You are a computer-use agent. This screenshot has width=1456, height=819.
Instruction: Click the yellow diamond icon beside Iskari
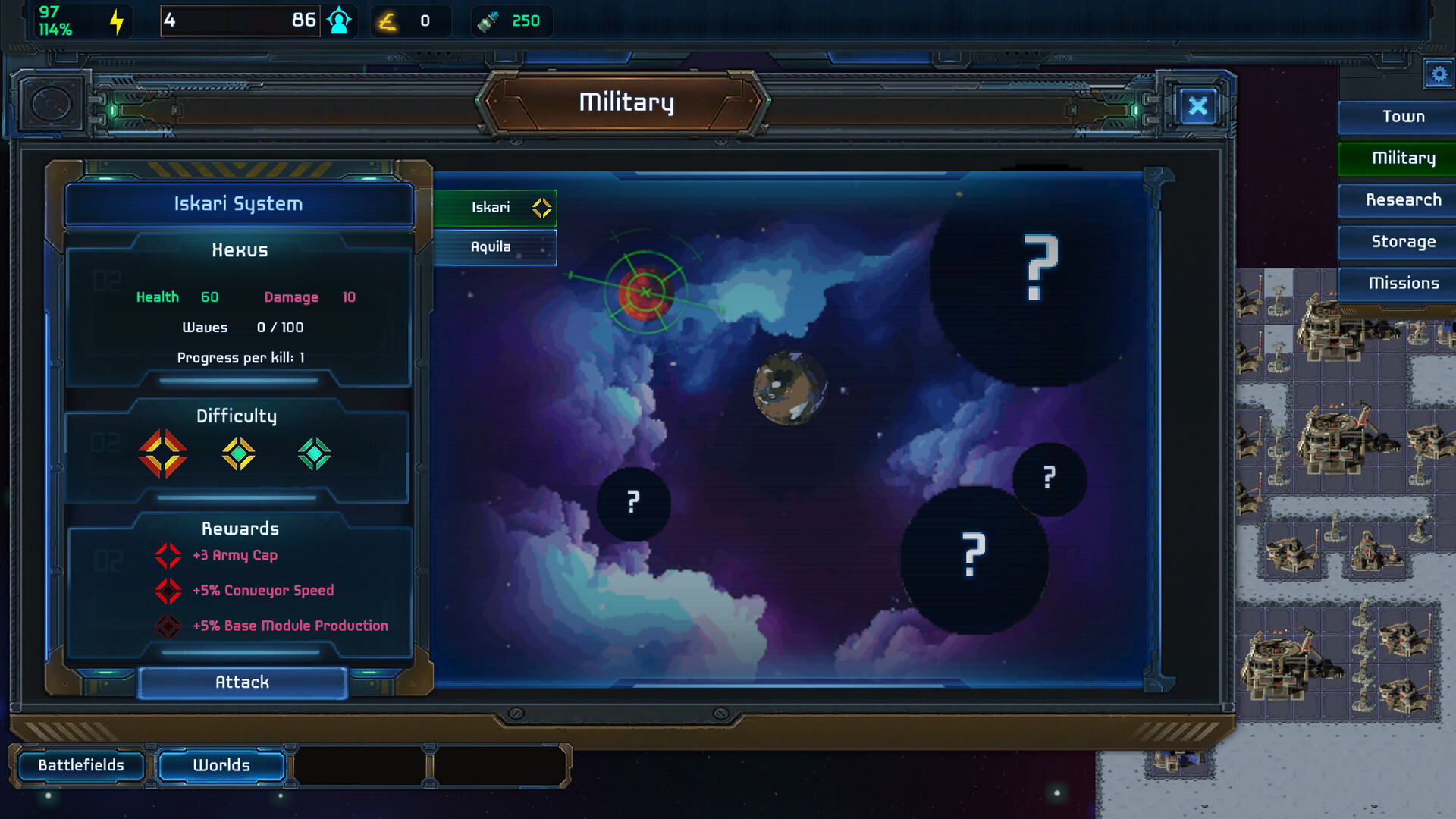[x=541, y=207]
